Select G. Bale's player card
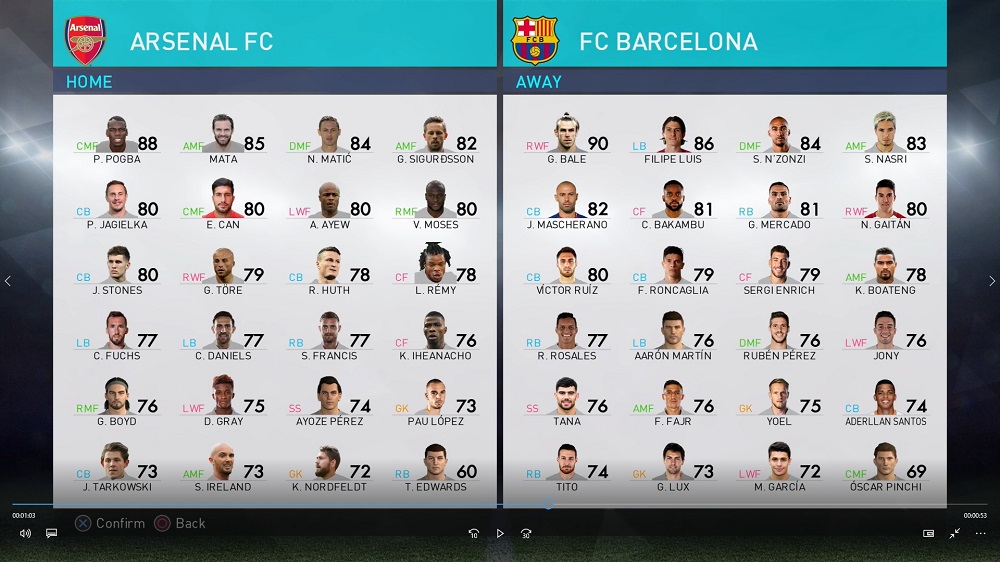1000x562 pixels. 567,139
